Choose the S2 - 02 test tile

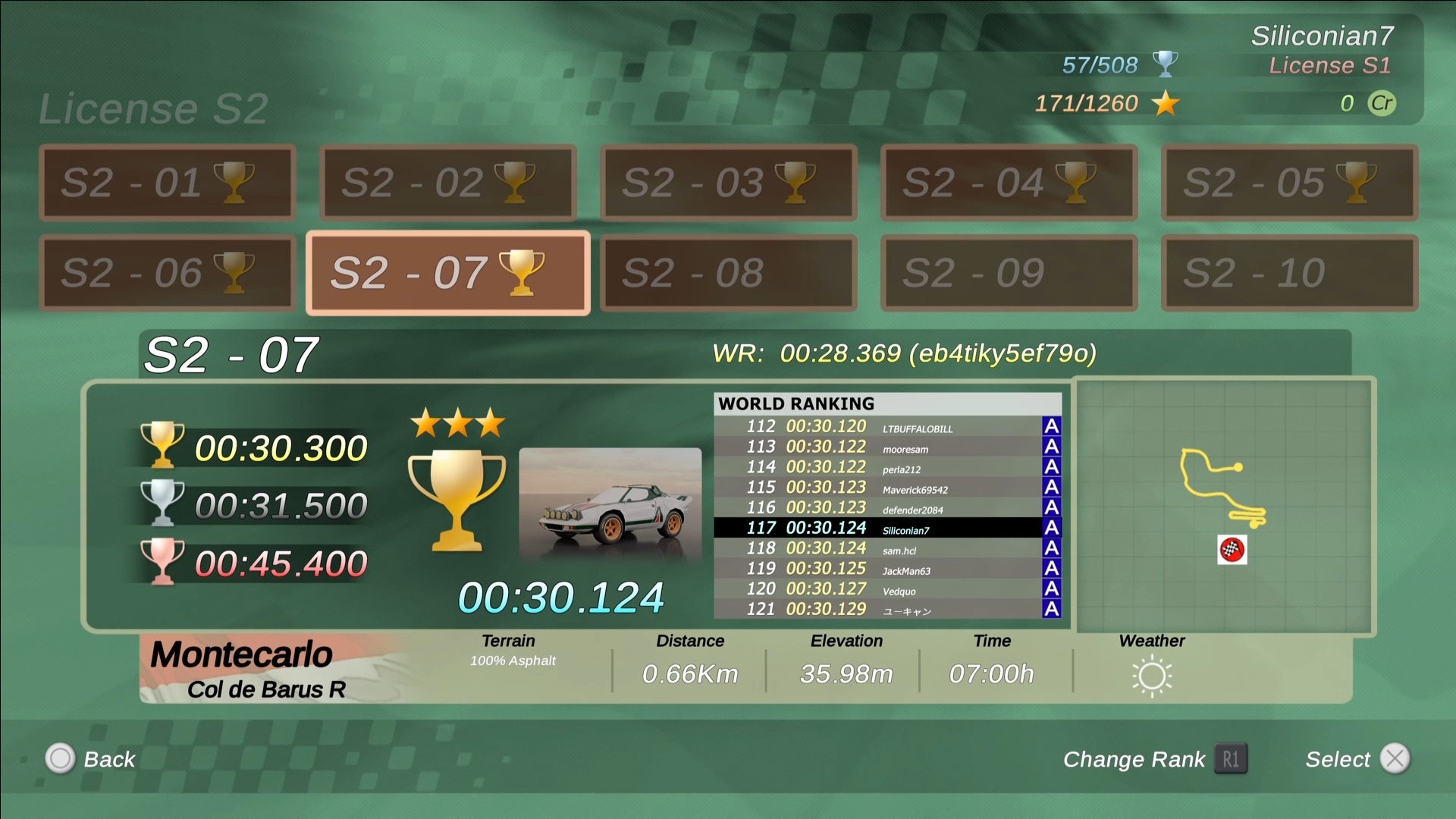click(x=447, y=183)
